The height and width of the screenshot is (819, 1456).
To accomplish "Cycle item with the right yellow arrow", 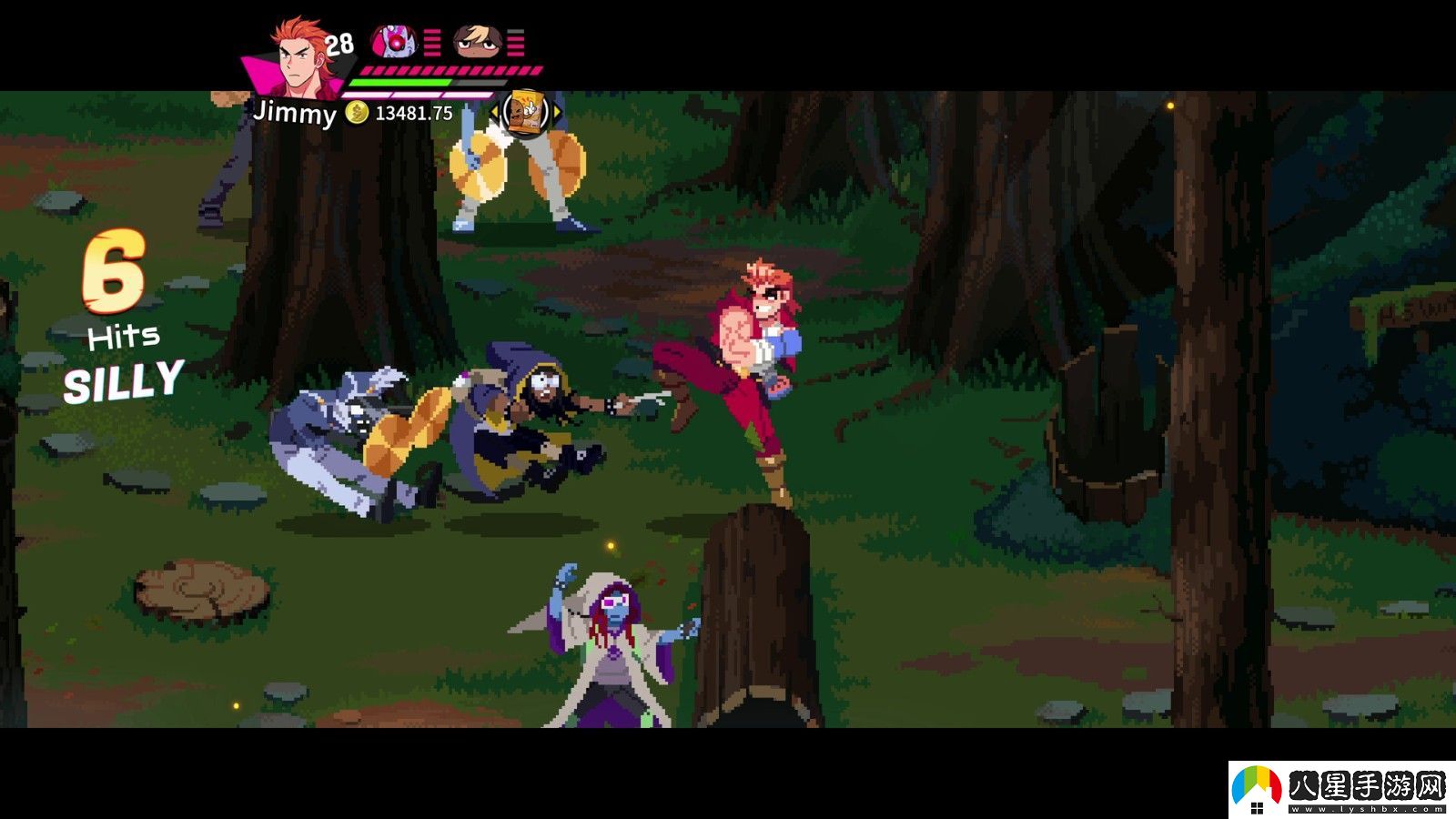I will coord(557,112).
